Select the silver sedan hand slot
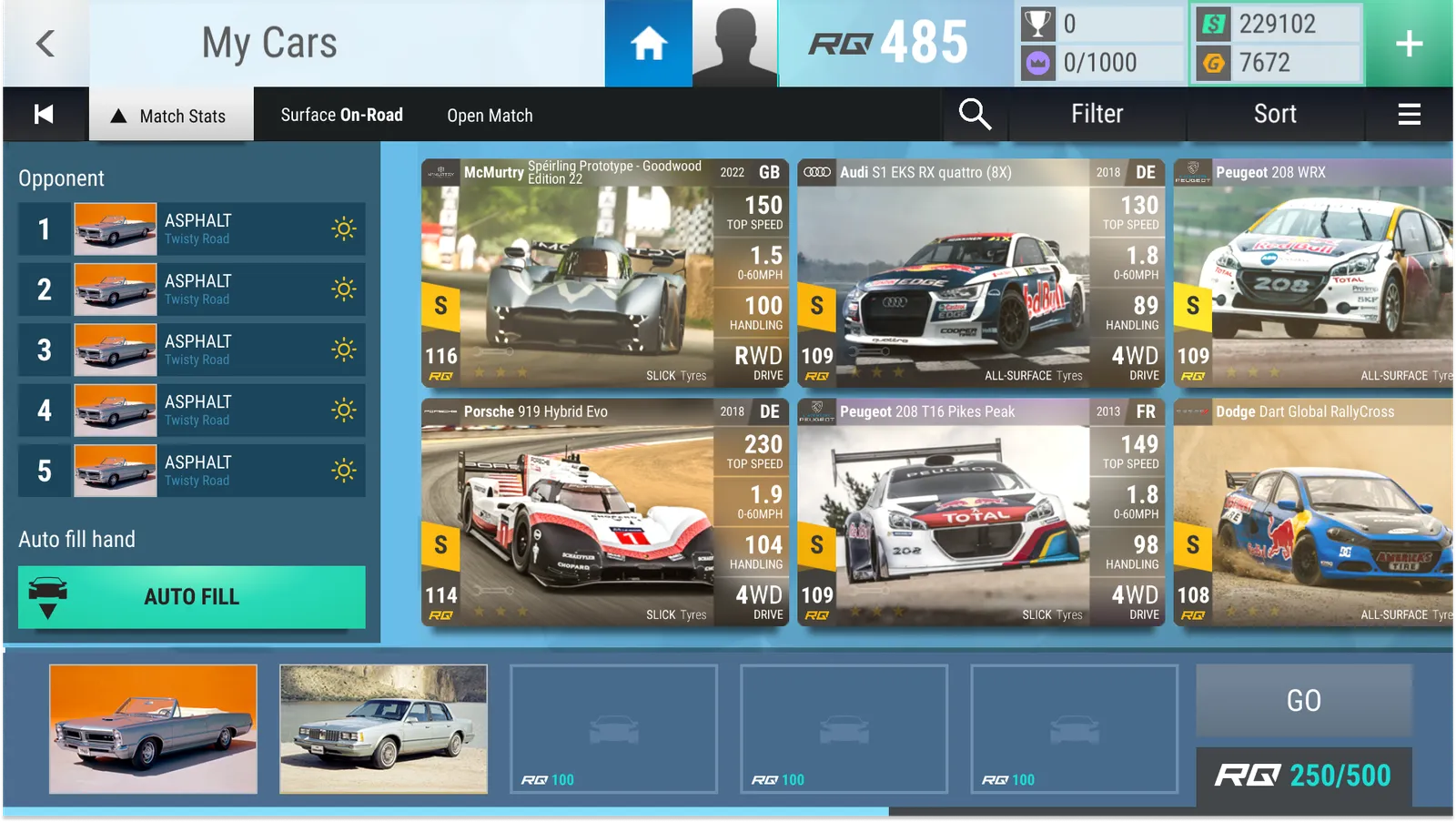The image size is (1456, 822). point(383,729)
